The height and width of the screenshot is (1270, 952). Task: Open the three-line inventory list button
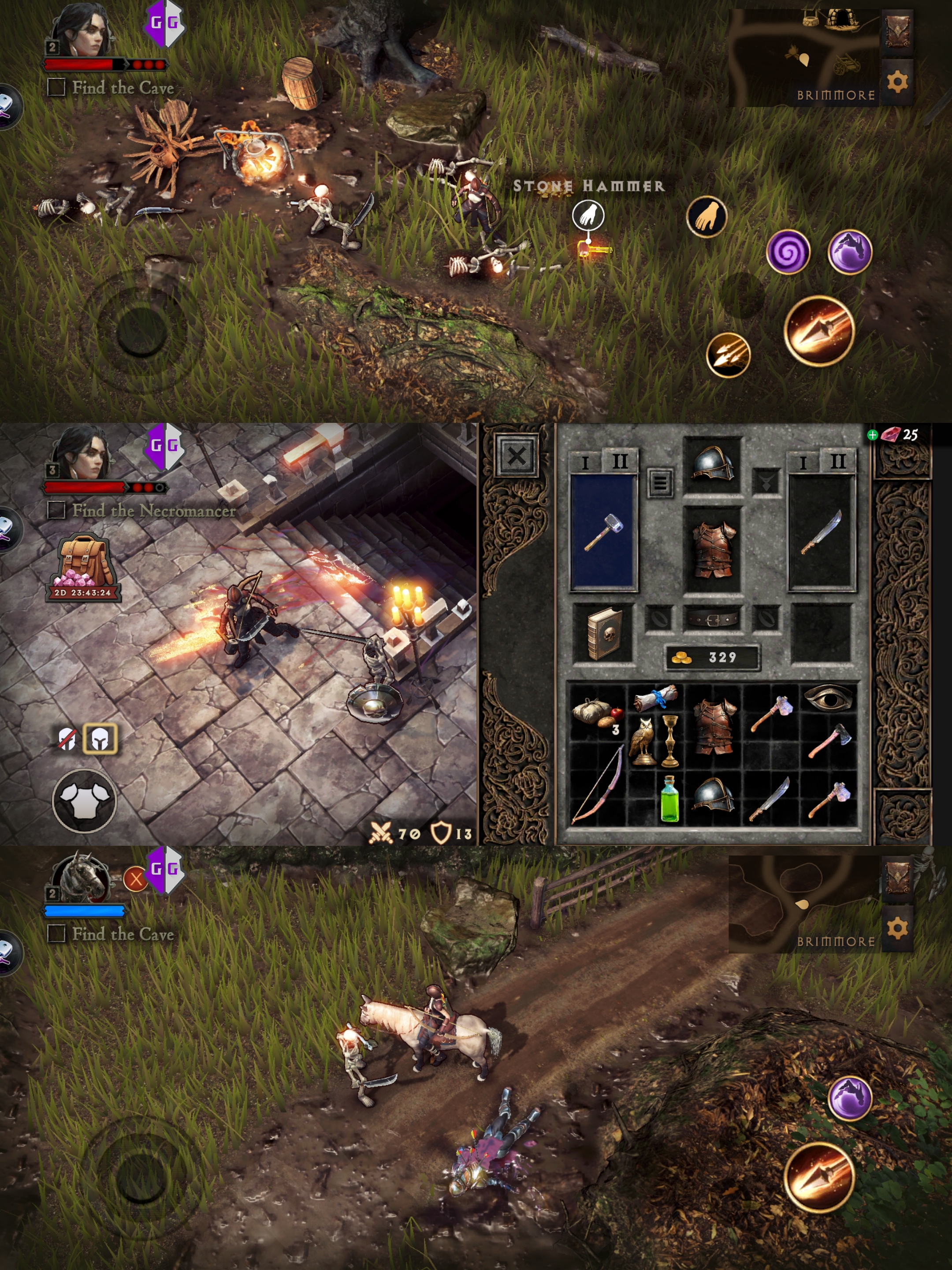660,483
